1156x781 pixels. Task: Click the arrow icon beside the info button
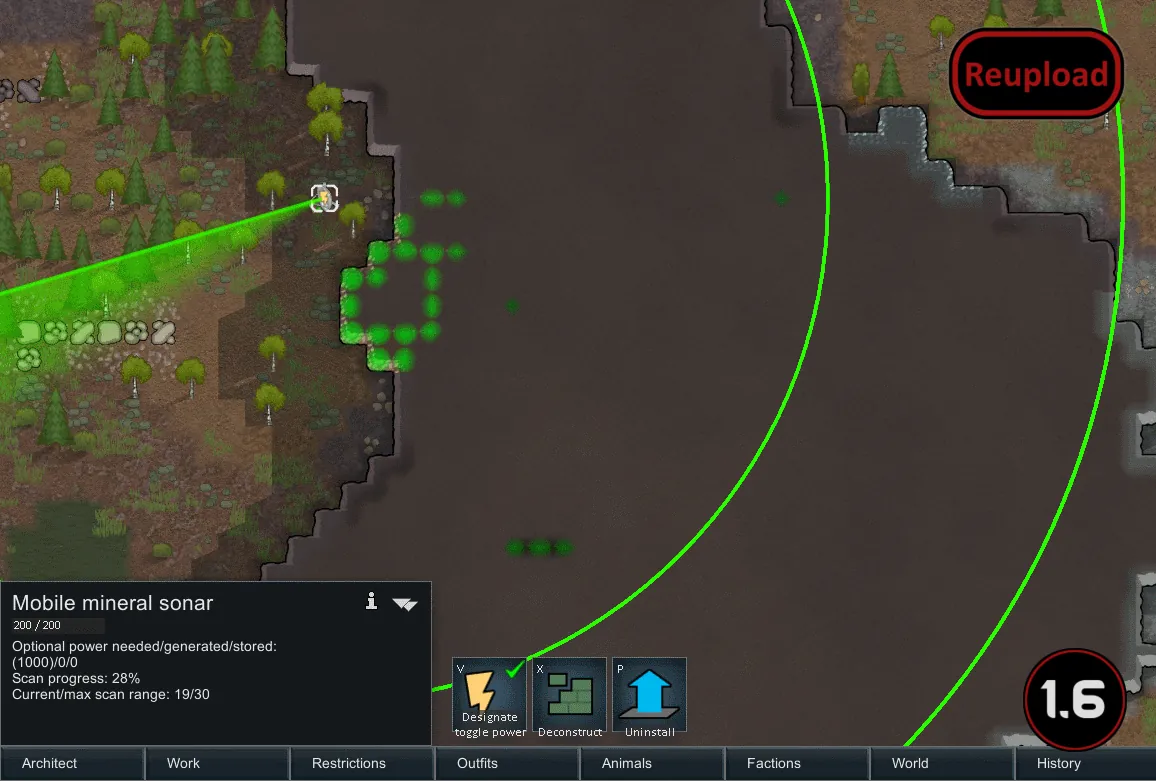pyautogui.click(x=405, y=603)
